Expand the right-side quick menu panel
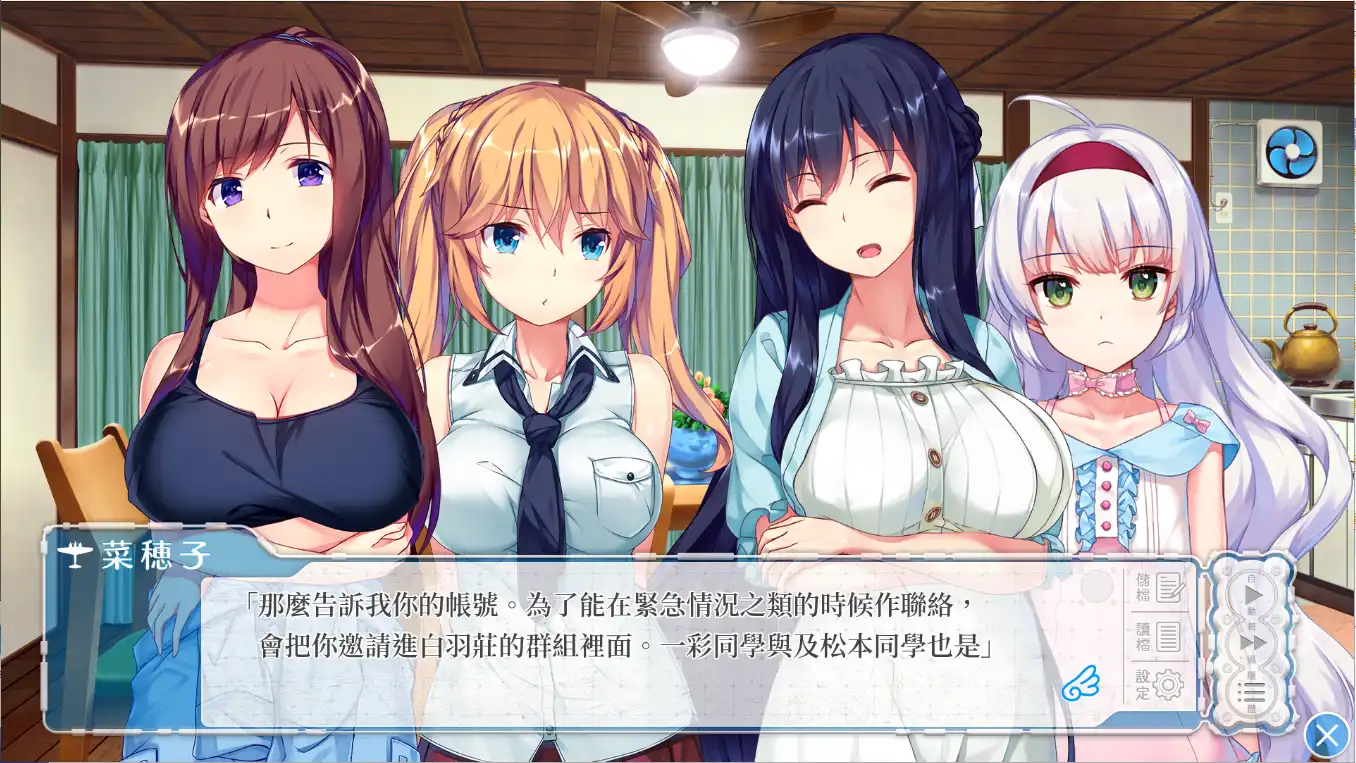The width and height of the screenshot is (1356, 763). (x=1252, y=640)
